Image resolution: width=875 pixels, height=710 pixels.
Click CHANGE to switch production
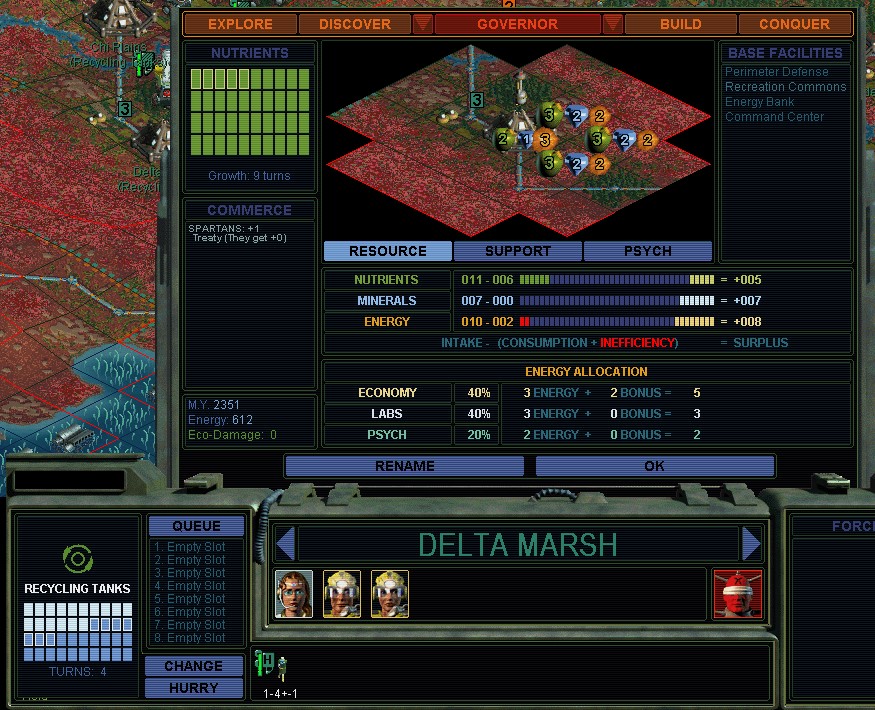pyautogui.click(x=194, y=666)
